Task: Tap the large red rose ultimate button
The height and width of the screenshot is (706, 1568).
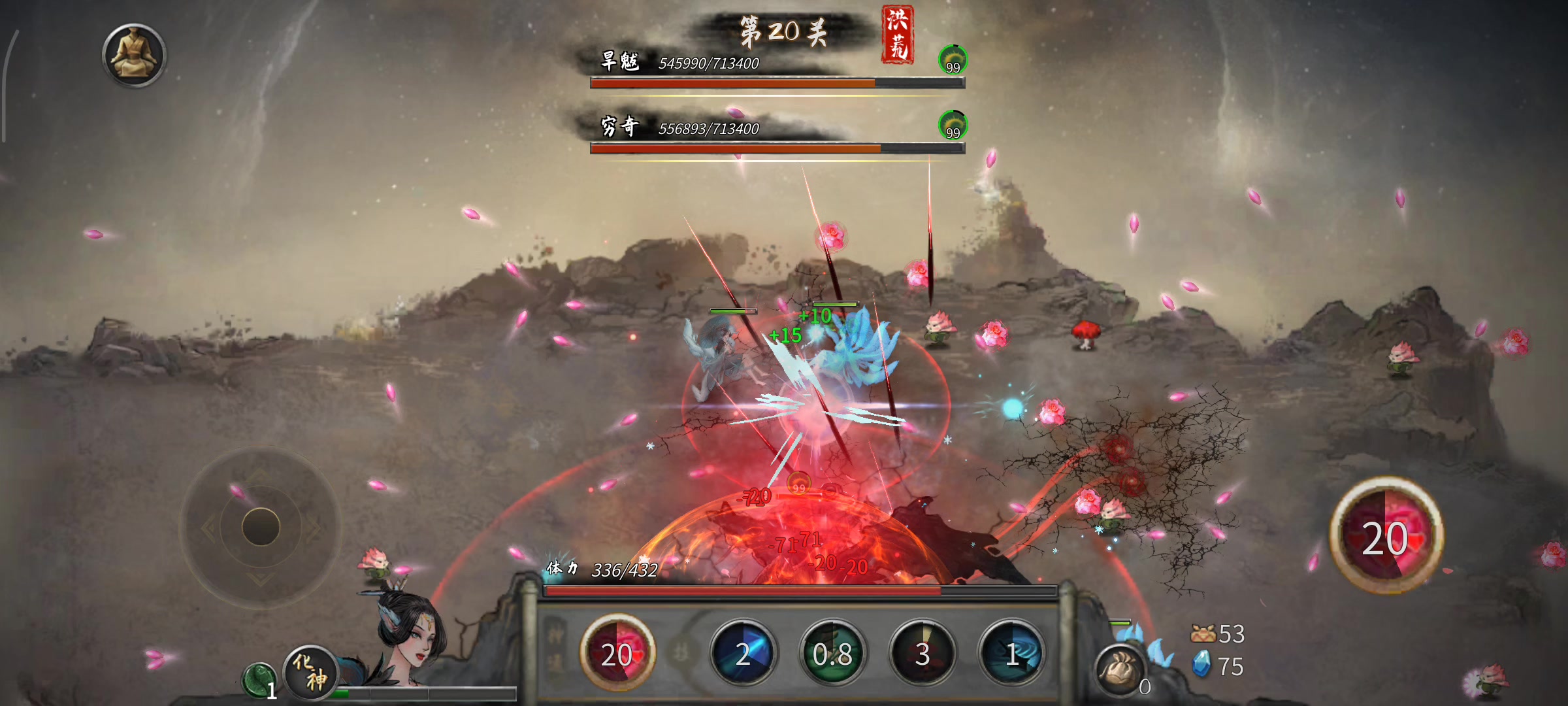Action: click(1386, 537)
